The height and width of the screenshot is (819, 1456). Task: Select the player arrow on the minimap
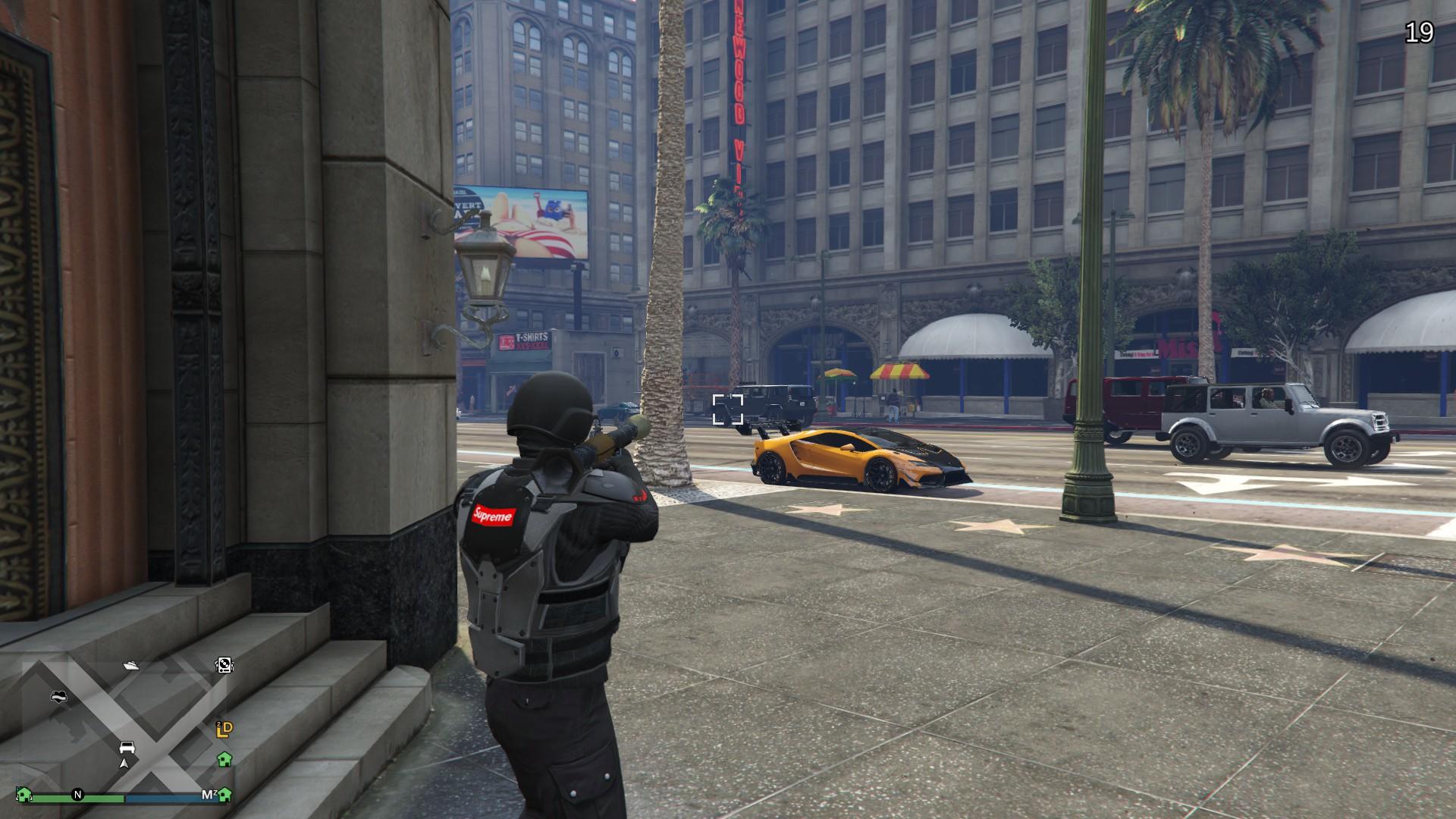pos(124,764)
